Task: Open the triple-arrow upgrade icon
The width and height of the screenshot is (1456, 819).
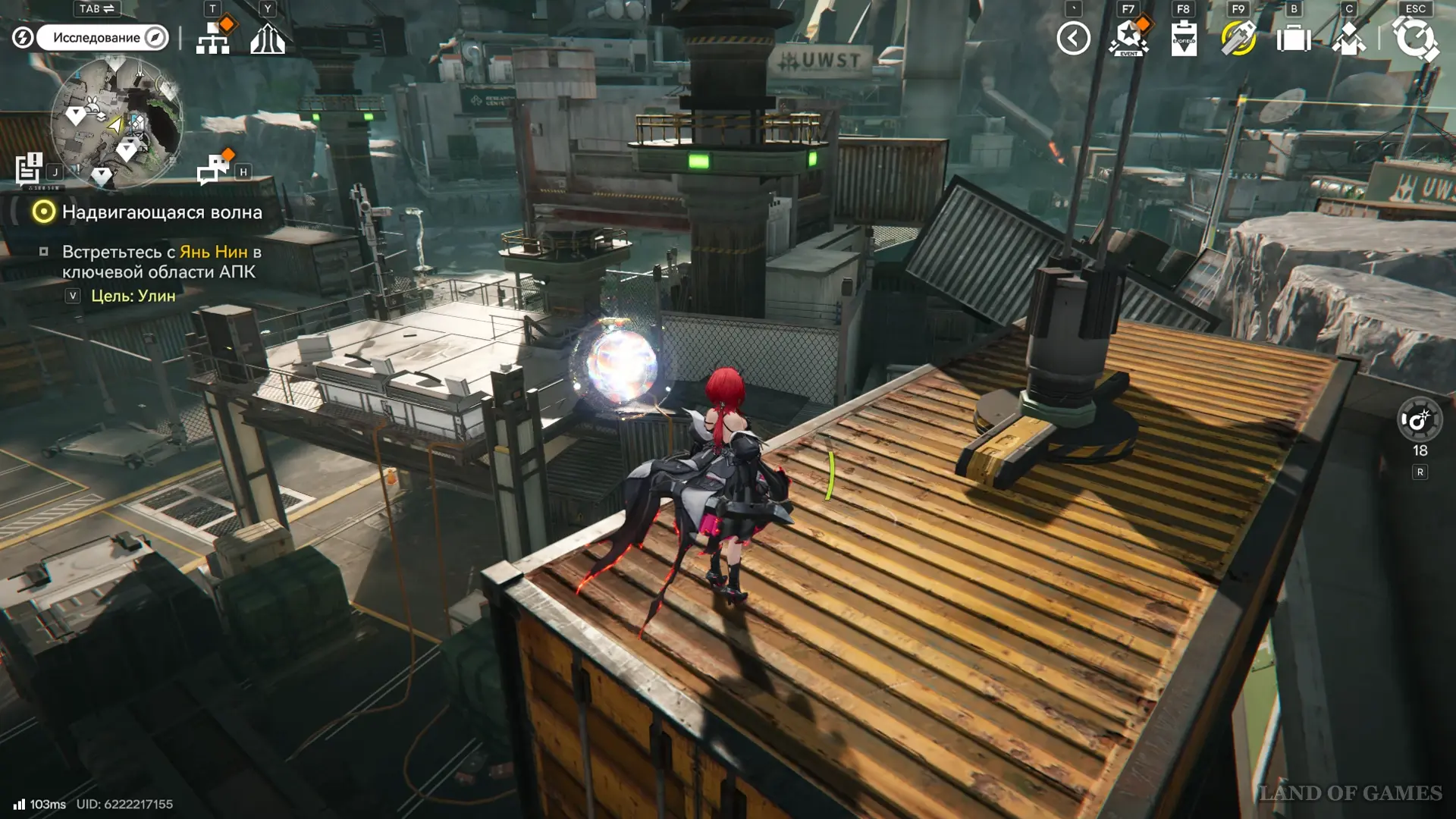Action: [x=268, y=39]
